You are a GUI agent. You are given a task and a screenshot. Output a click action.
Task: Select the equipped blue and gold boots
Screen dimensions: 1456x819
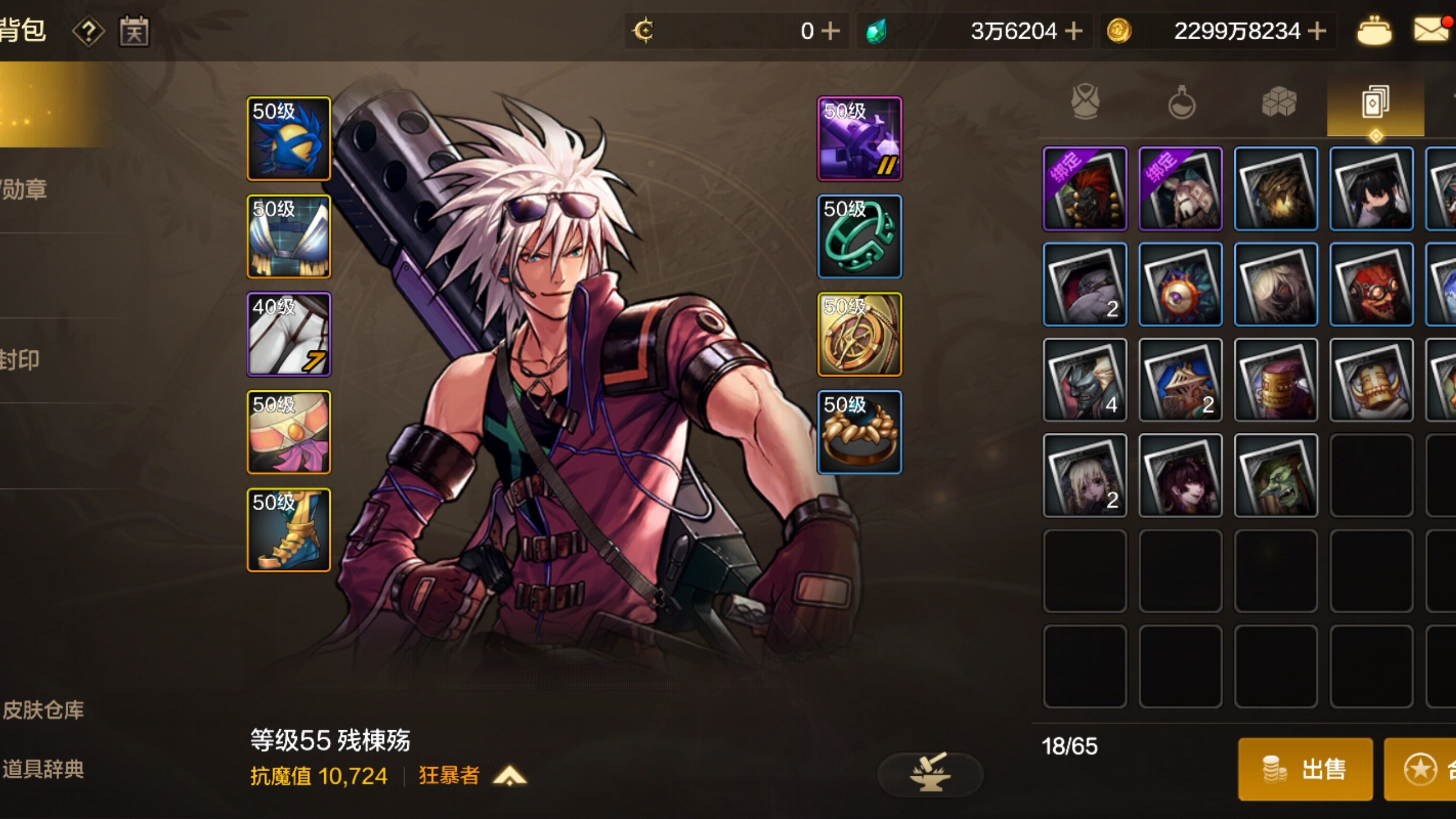(289, 530)
